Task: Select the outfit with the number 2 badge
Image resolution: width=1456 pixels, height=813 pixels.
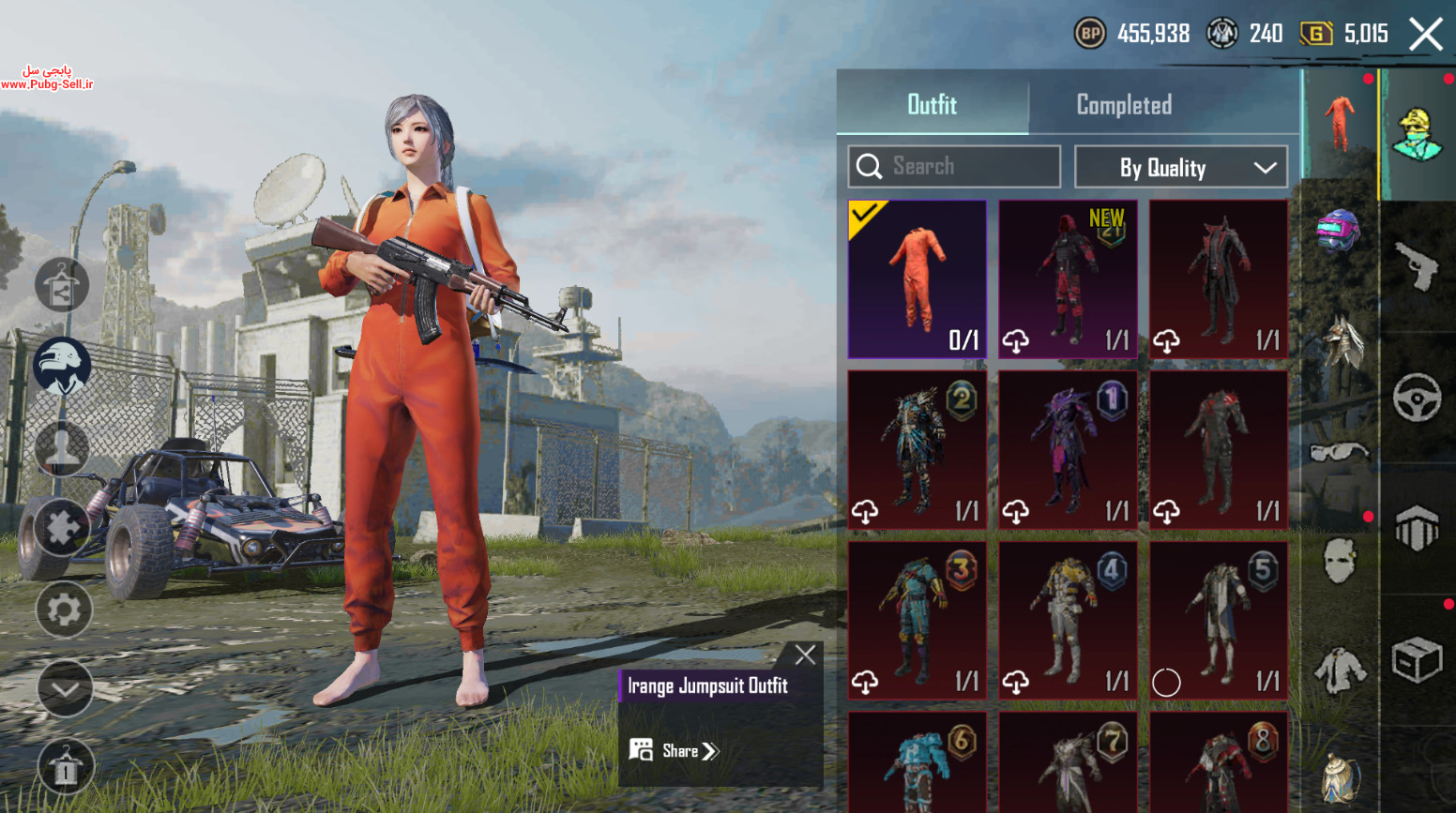Action: [917, 450]
